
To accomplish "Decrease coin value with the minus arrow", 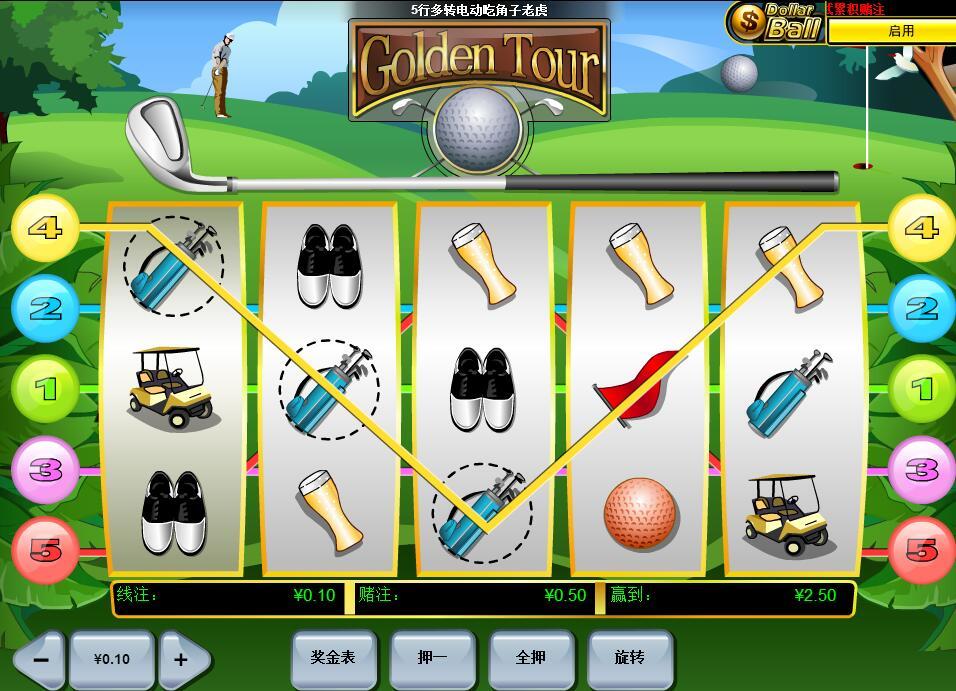I will (x=41, y=659).
